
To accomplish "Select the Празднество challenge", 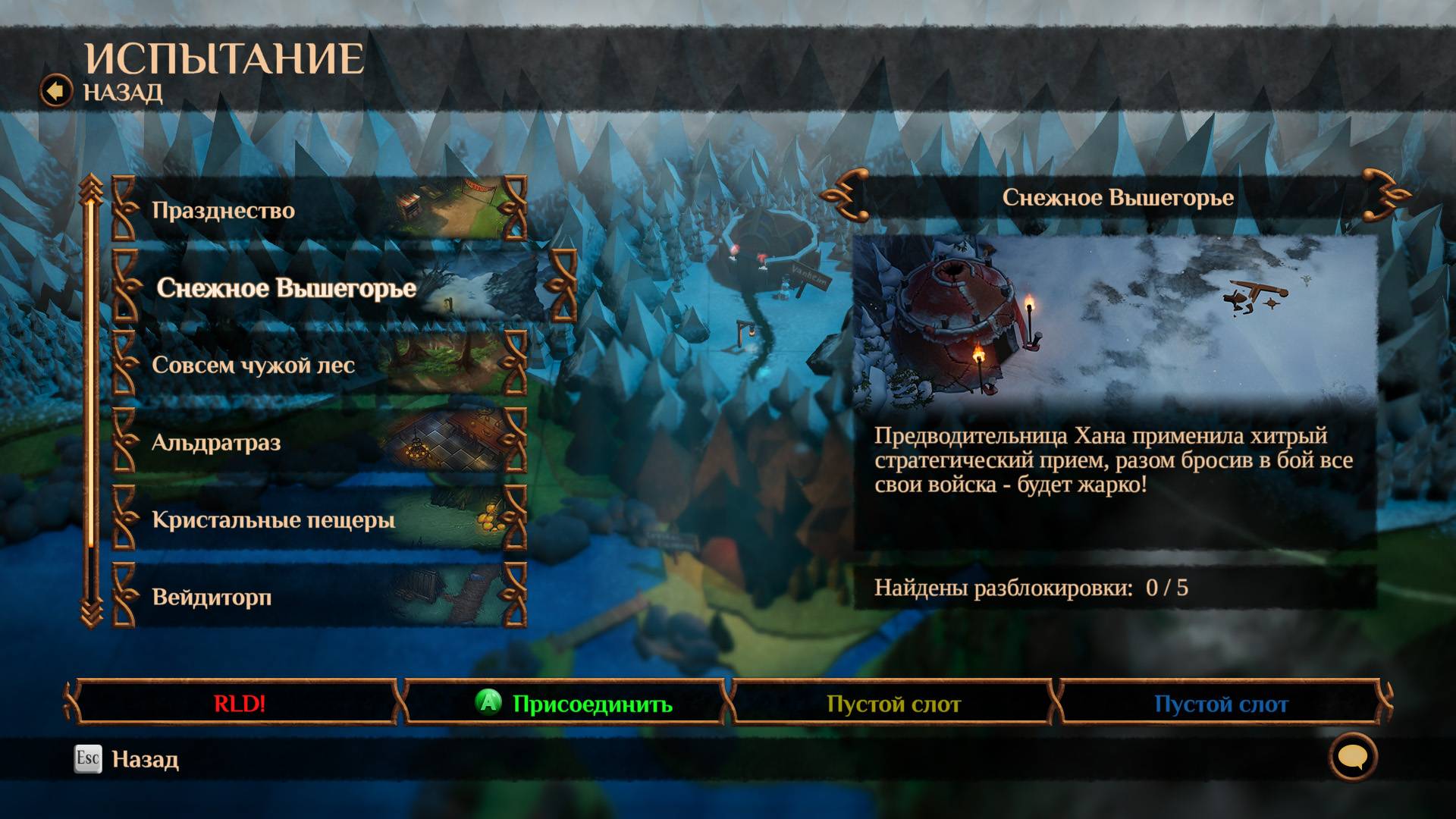I will pyautogui.click(x=318, y=210).
